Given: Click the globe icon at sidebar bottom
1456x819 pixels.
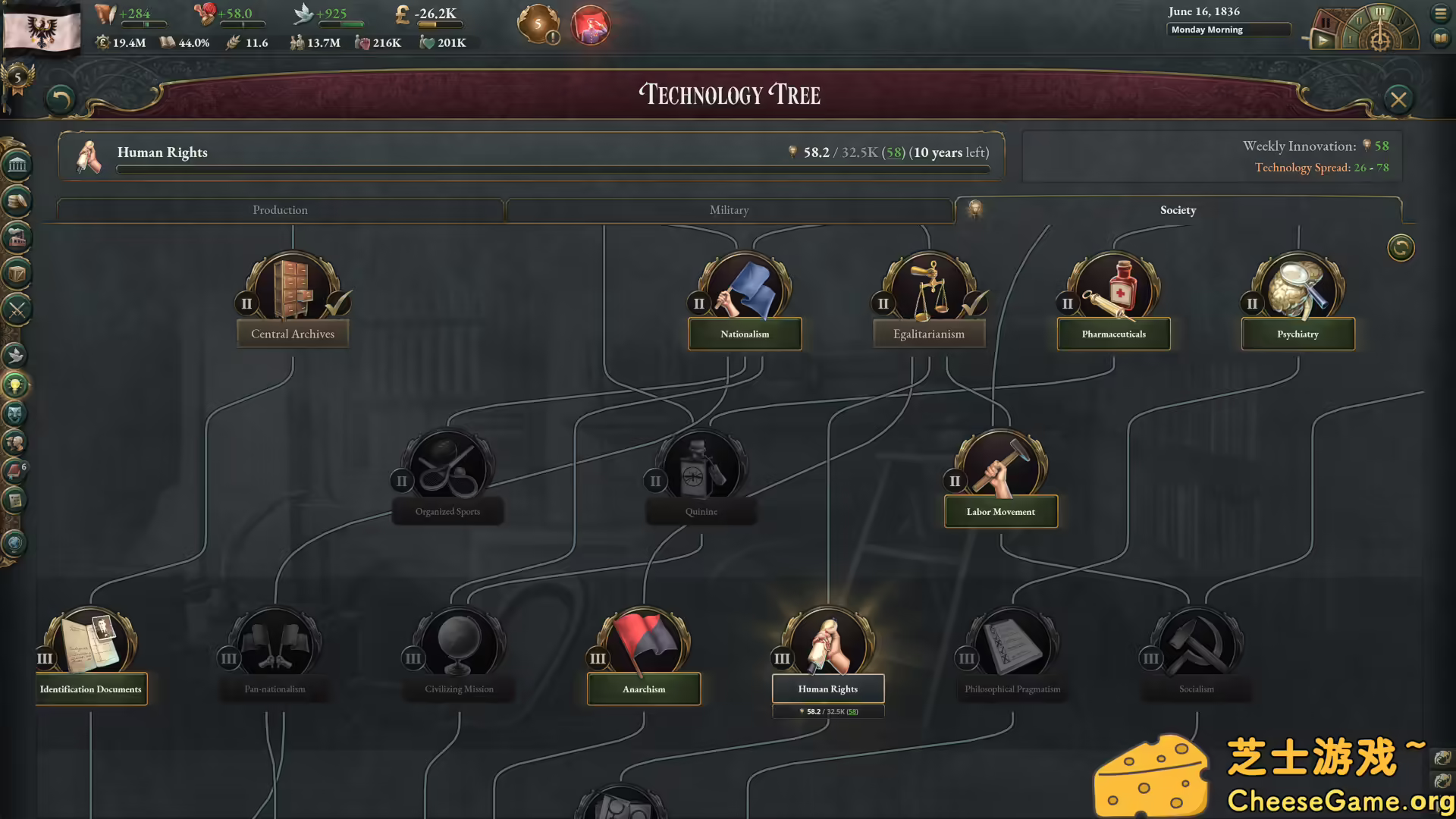Looking at the screenshot, I should pyautogui.click(x=17, y=541).
